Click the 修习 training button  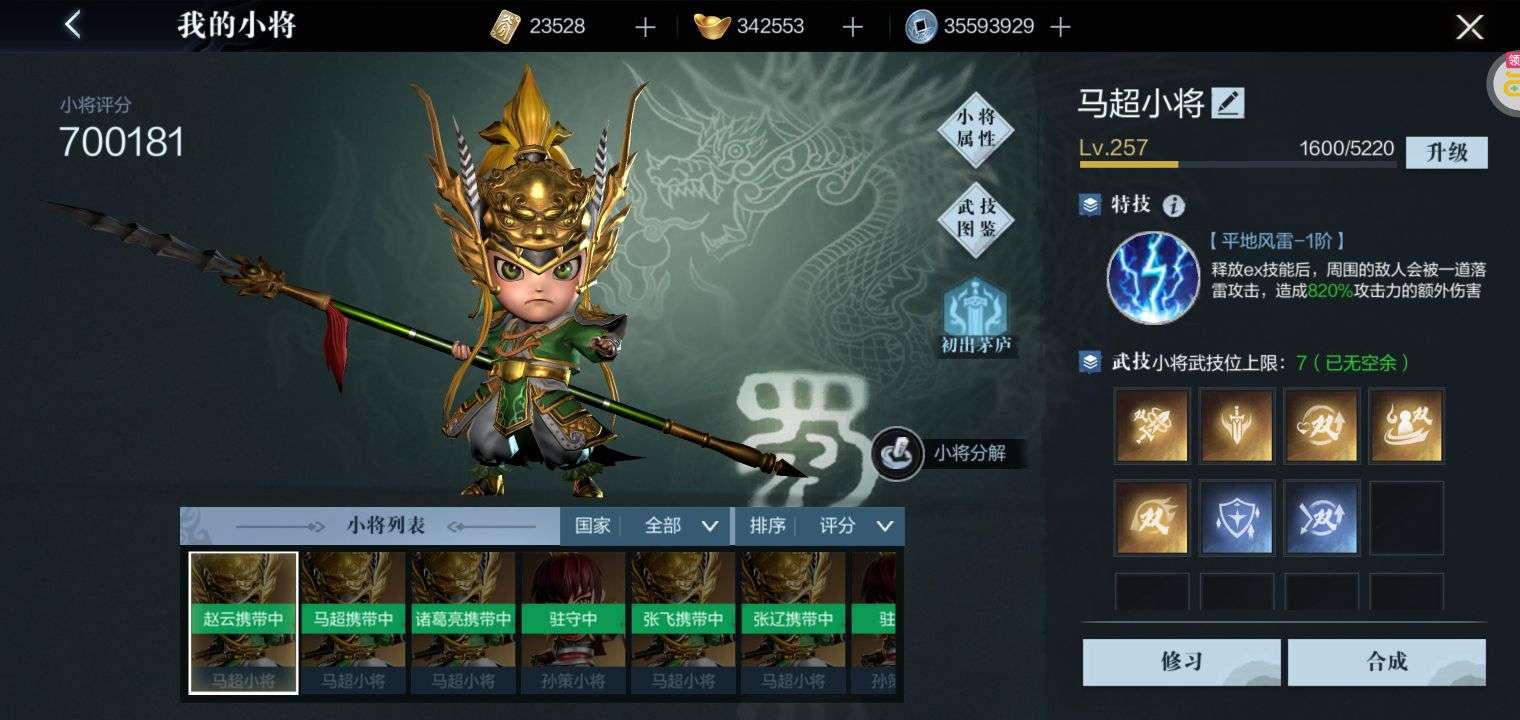pyautogui.click(x=1181, y=661)
